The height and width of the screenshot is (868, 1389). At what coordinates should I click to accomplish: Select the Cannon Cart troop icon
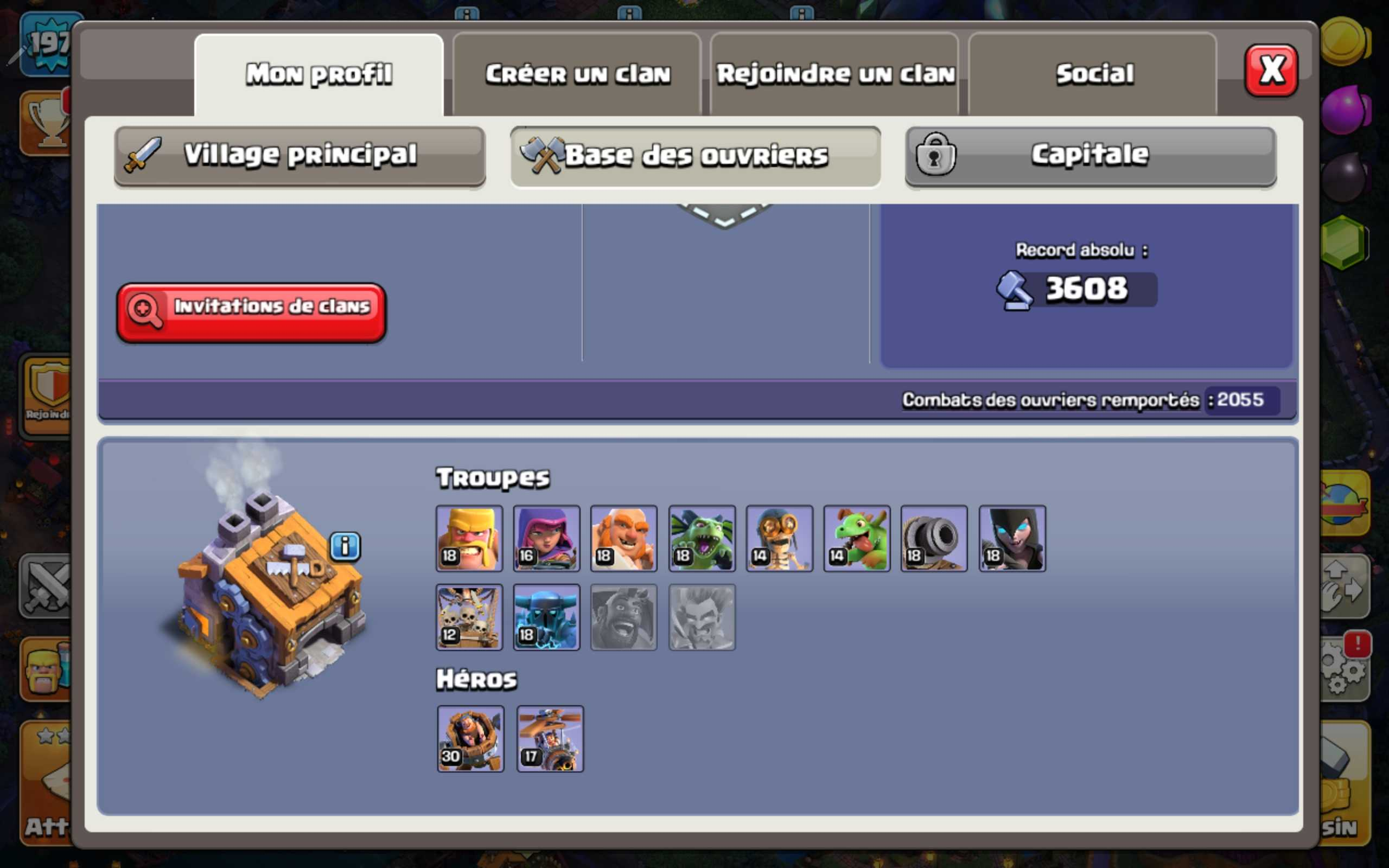pyautogui.click(x=934, y=539)
